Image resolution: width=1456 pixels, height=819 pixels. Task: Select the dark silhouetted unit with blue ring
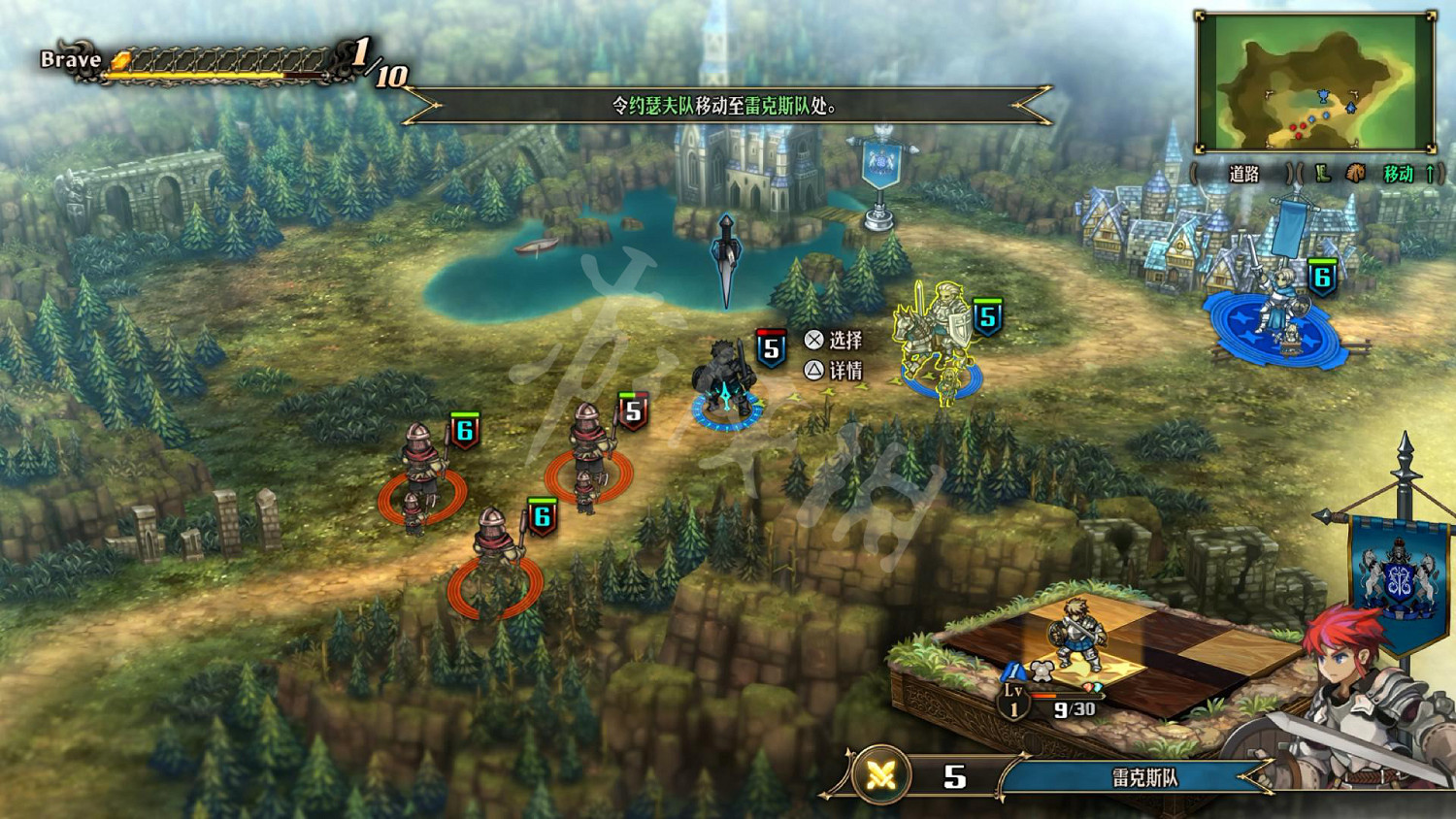tap(723, 380)
